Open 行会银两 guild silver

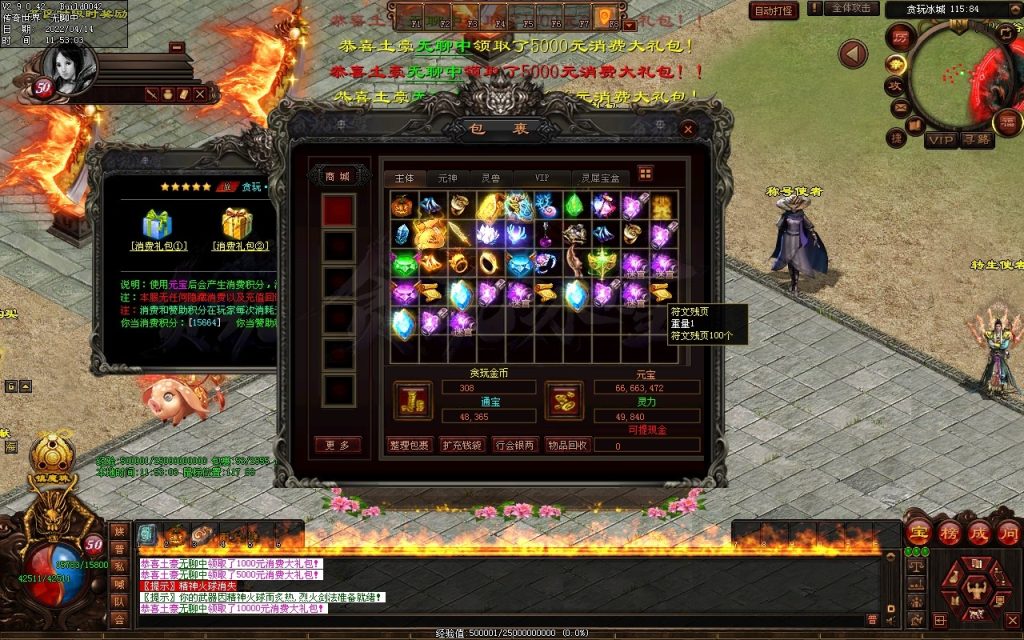(x=514, y=445)
